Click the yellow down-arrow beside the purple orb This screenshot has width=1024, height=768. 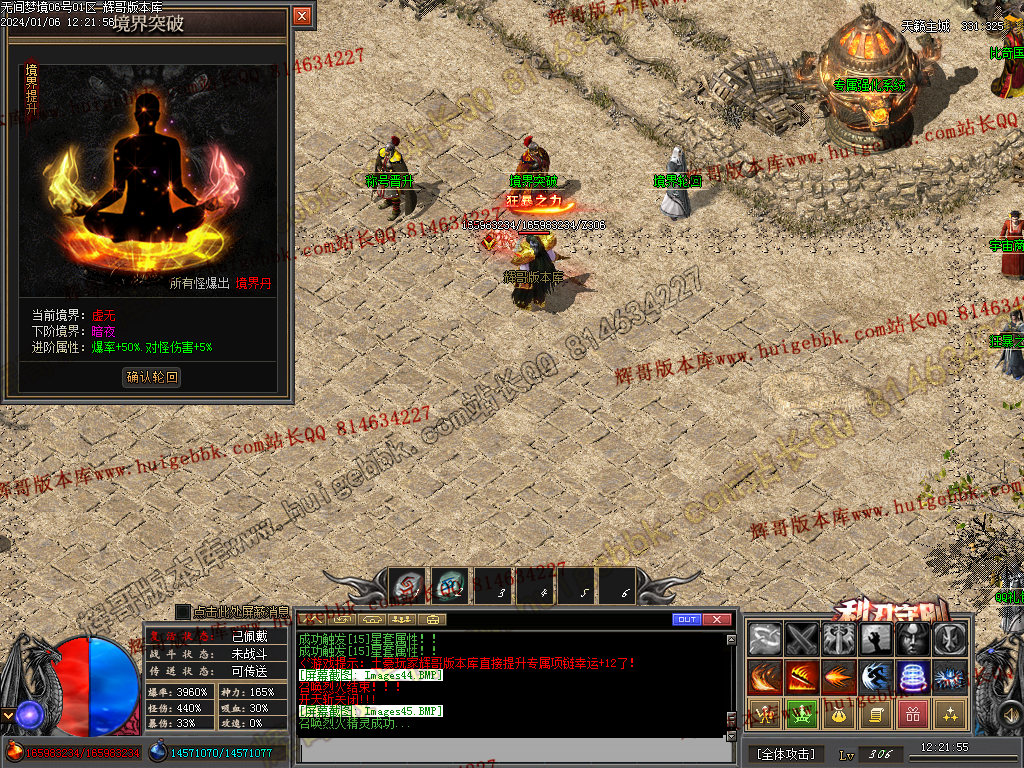click(8, 715)
